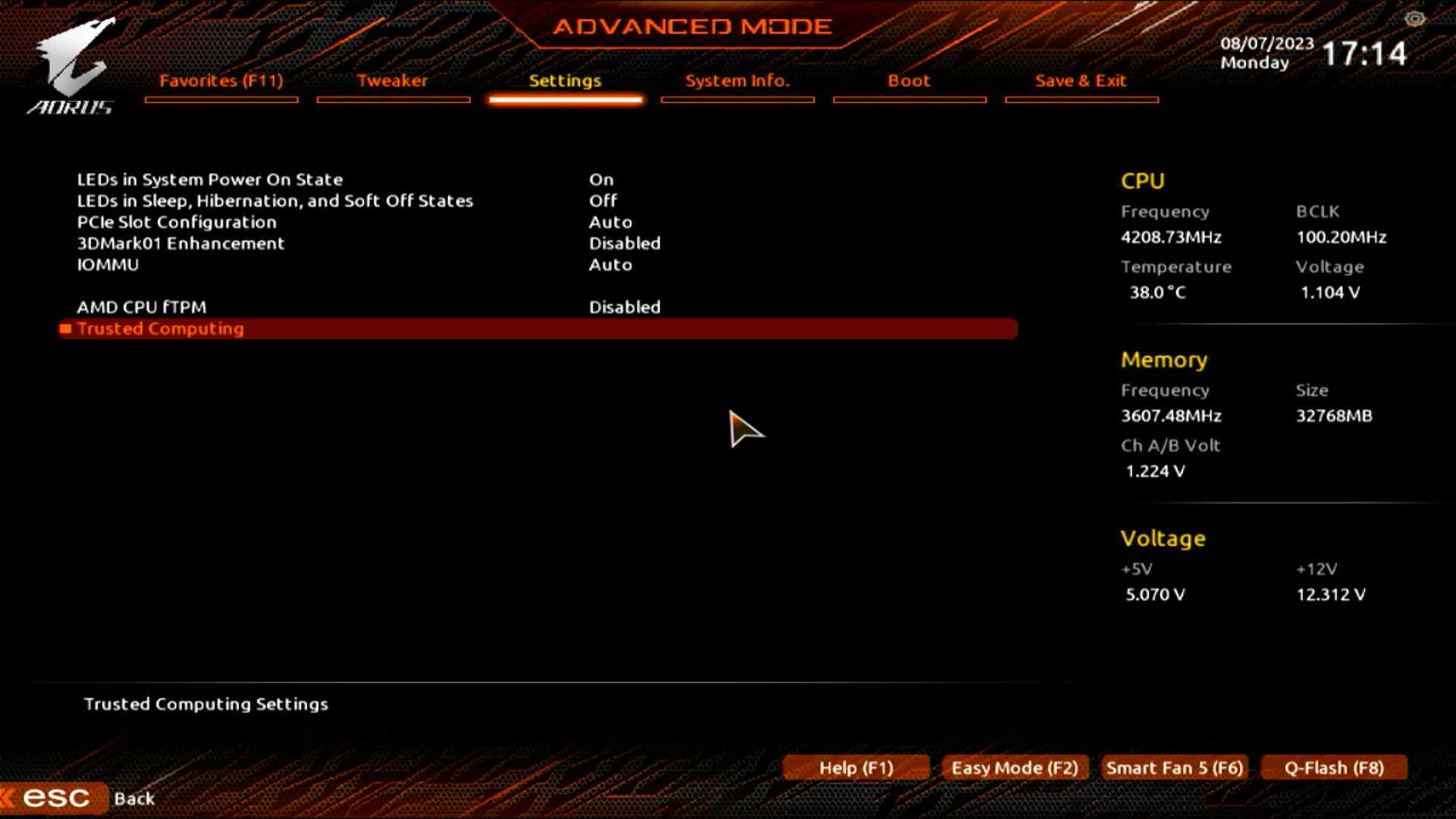
Task: Open the Tweaker tab
Action: tap(392, 81)
